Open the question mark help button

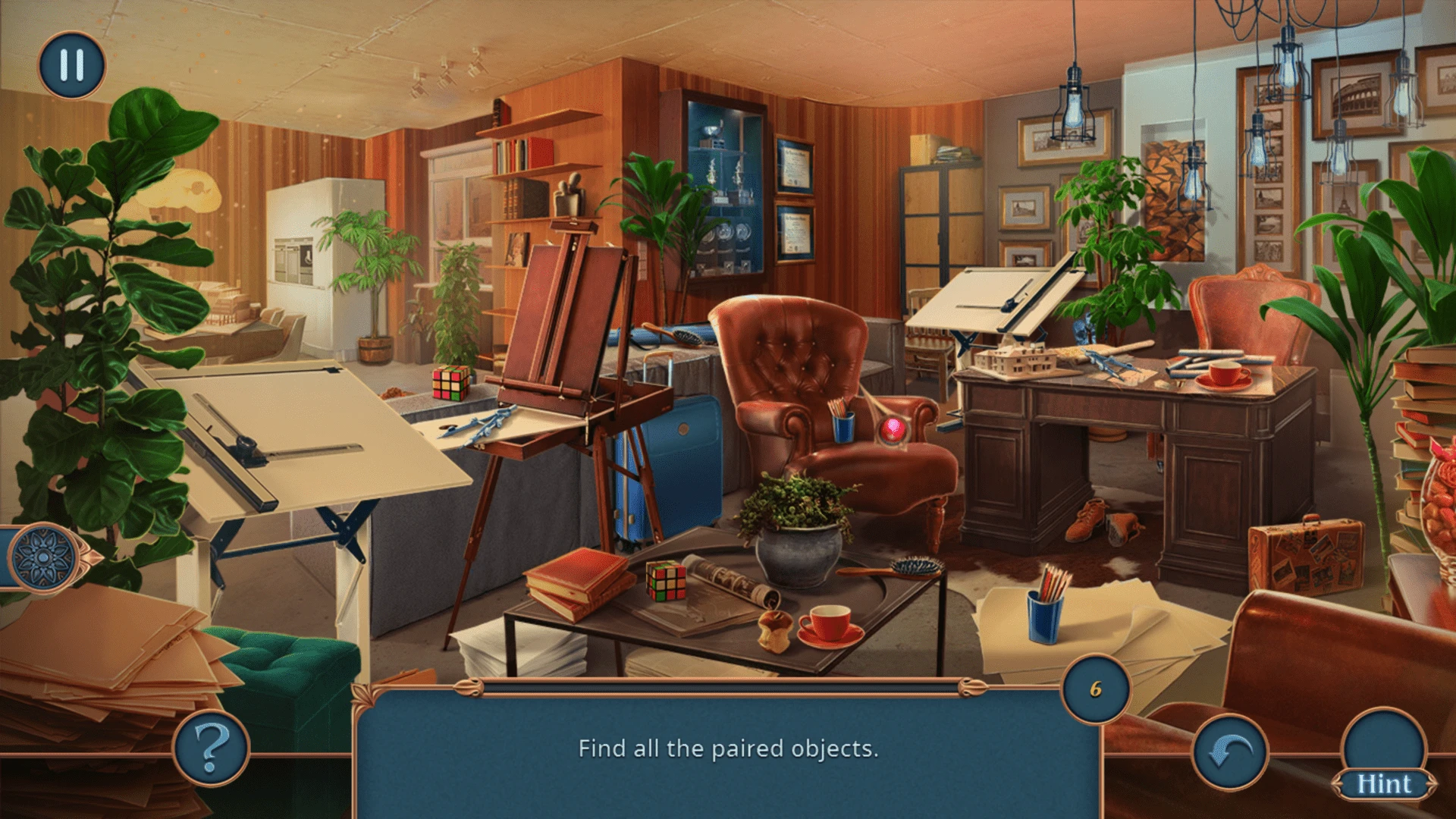click(x=212, y=748)
